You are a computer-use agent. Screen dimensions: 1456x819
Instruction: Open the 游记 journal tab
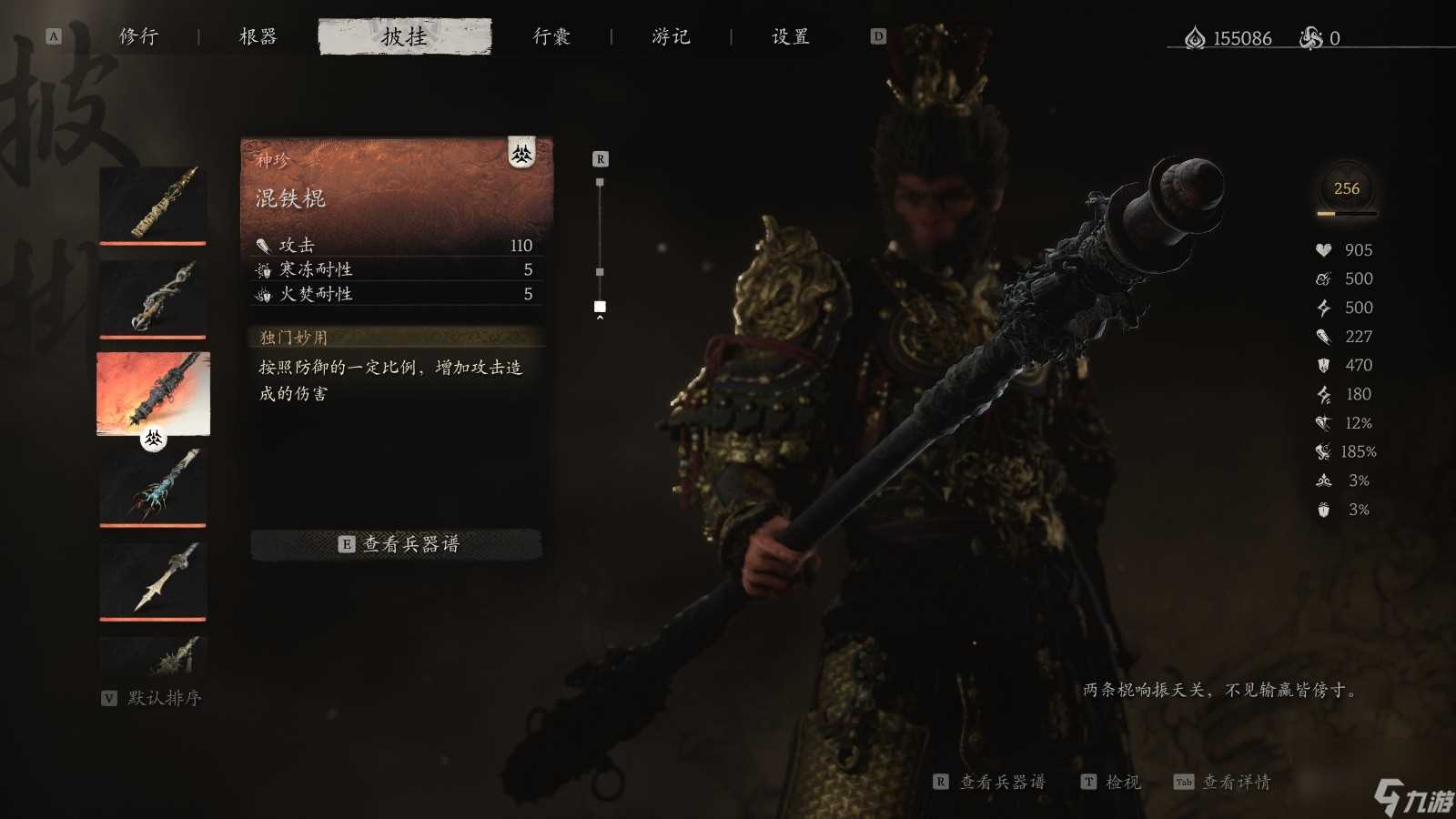pyautogui.click(x=671, y=36)
